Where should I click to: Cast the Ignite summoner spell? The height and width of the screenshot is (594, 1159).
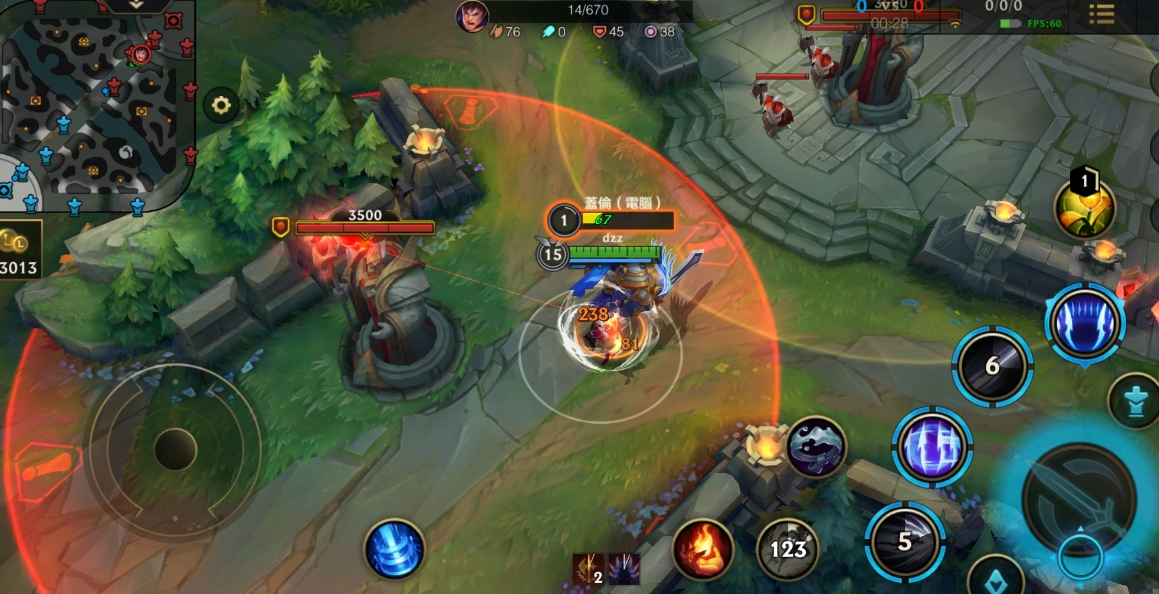(702, 549)
